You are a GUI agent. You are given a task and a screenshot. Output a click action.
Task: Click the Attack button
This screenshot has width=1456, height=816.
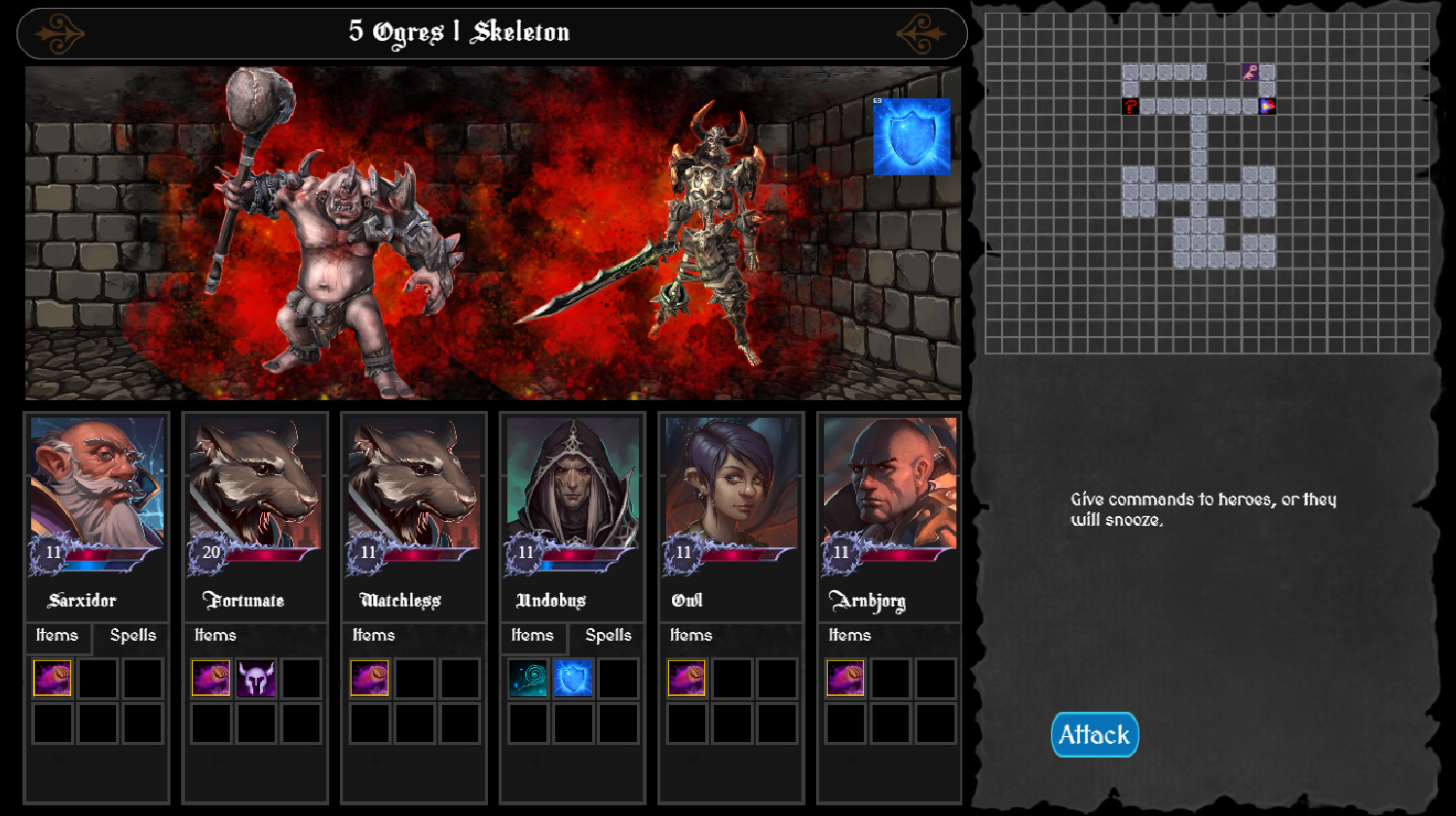pos(1094,734)
